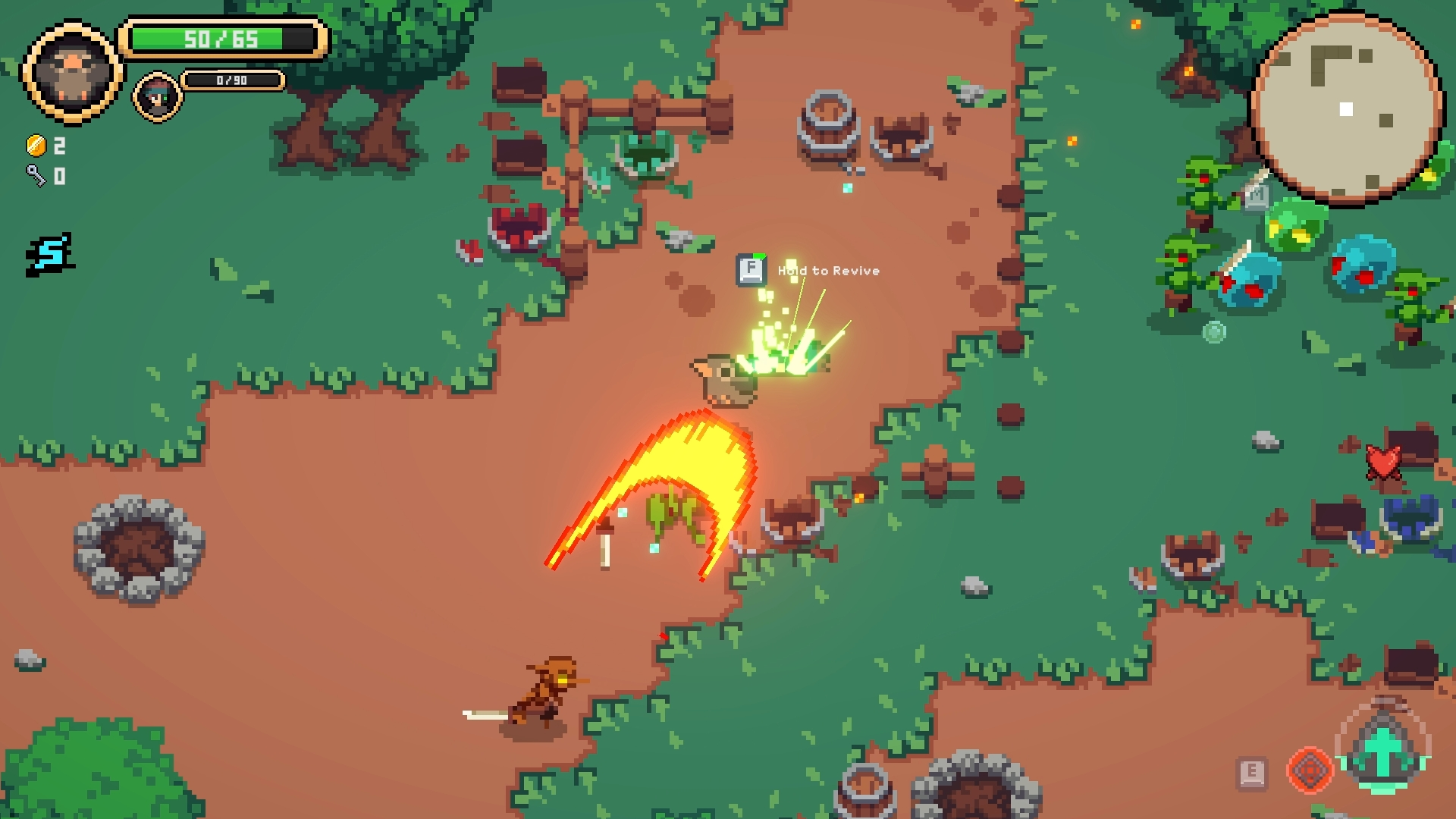
Task: Activate the green up-arrow ability
Action: click(x=1382, y=749)
